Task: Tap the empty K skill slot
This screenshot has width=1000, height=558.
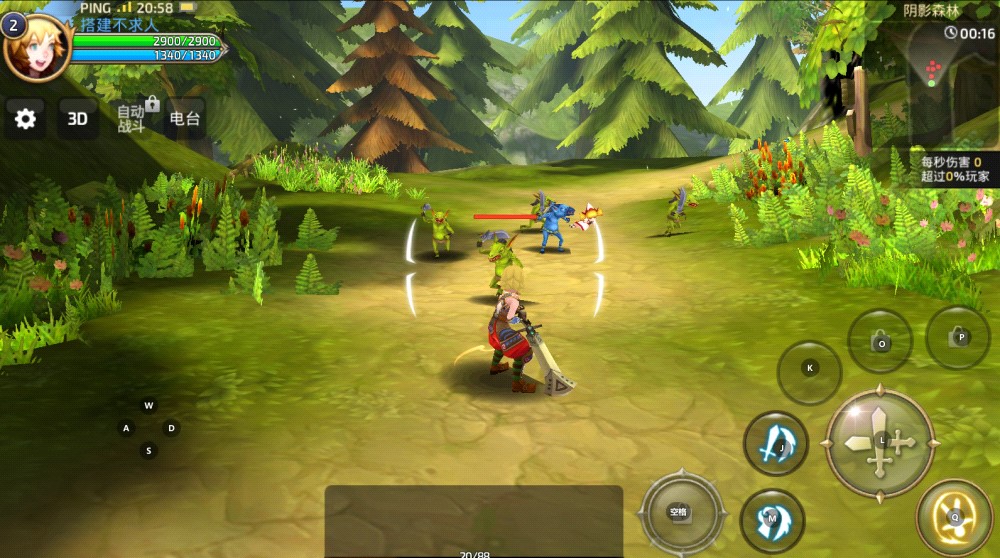Action: [810, 368]
